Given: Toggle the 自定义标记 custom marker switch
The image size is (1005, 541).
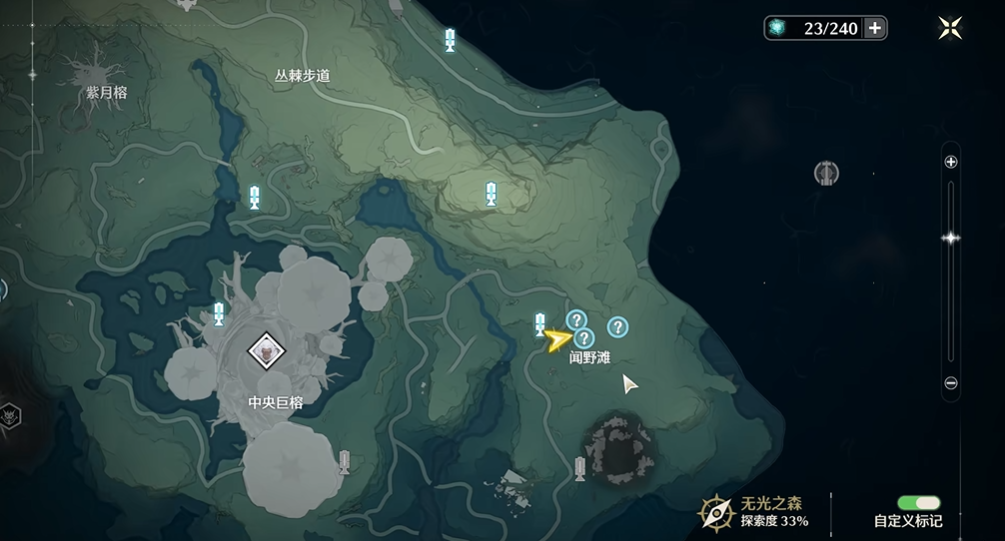Looking at the screenshot, I should click(x=918, y=503).
